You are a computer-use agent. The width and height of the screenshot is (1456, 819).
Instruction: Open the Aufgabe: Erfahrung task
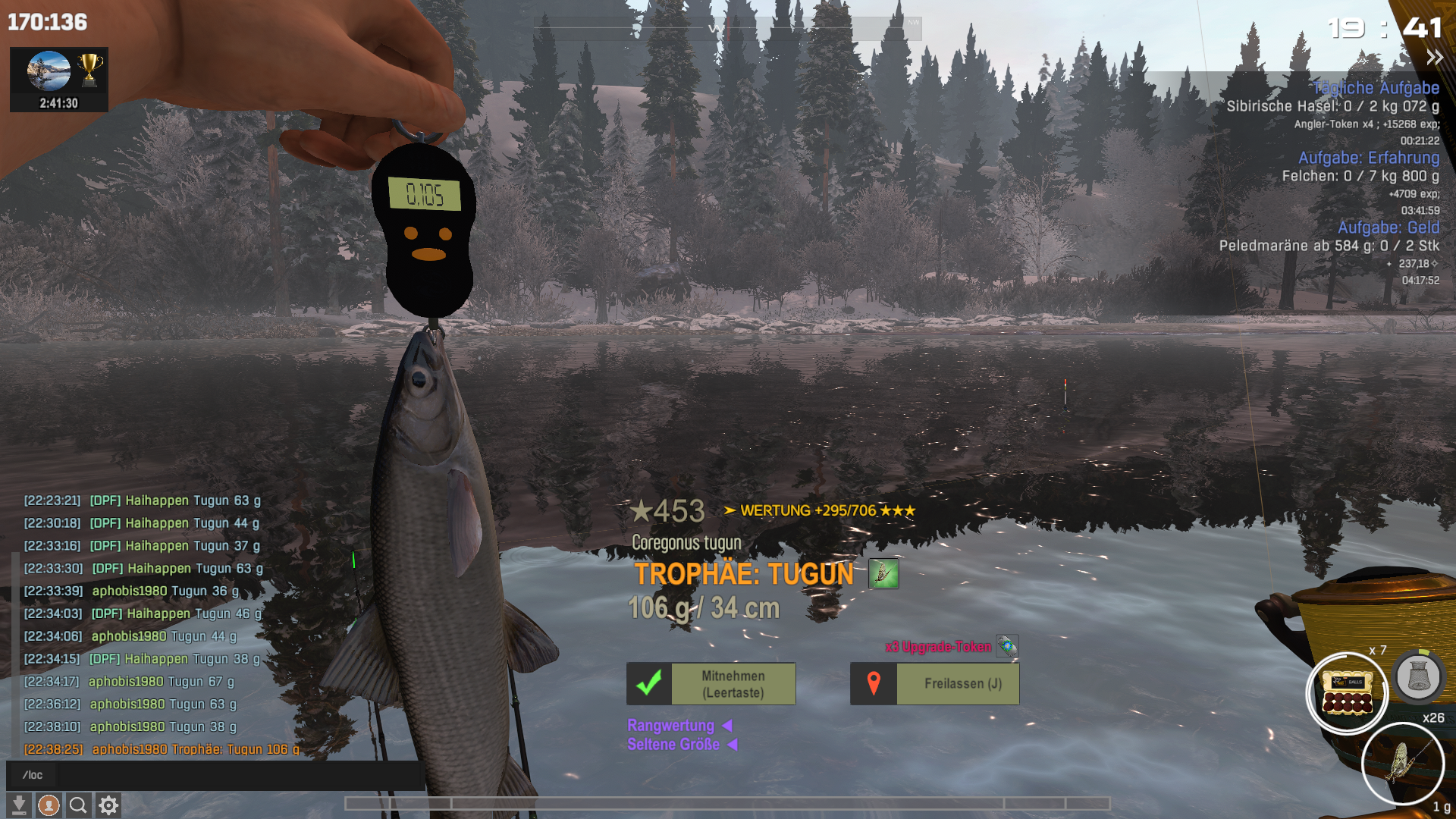1368,158
